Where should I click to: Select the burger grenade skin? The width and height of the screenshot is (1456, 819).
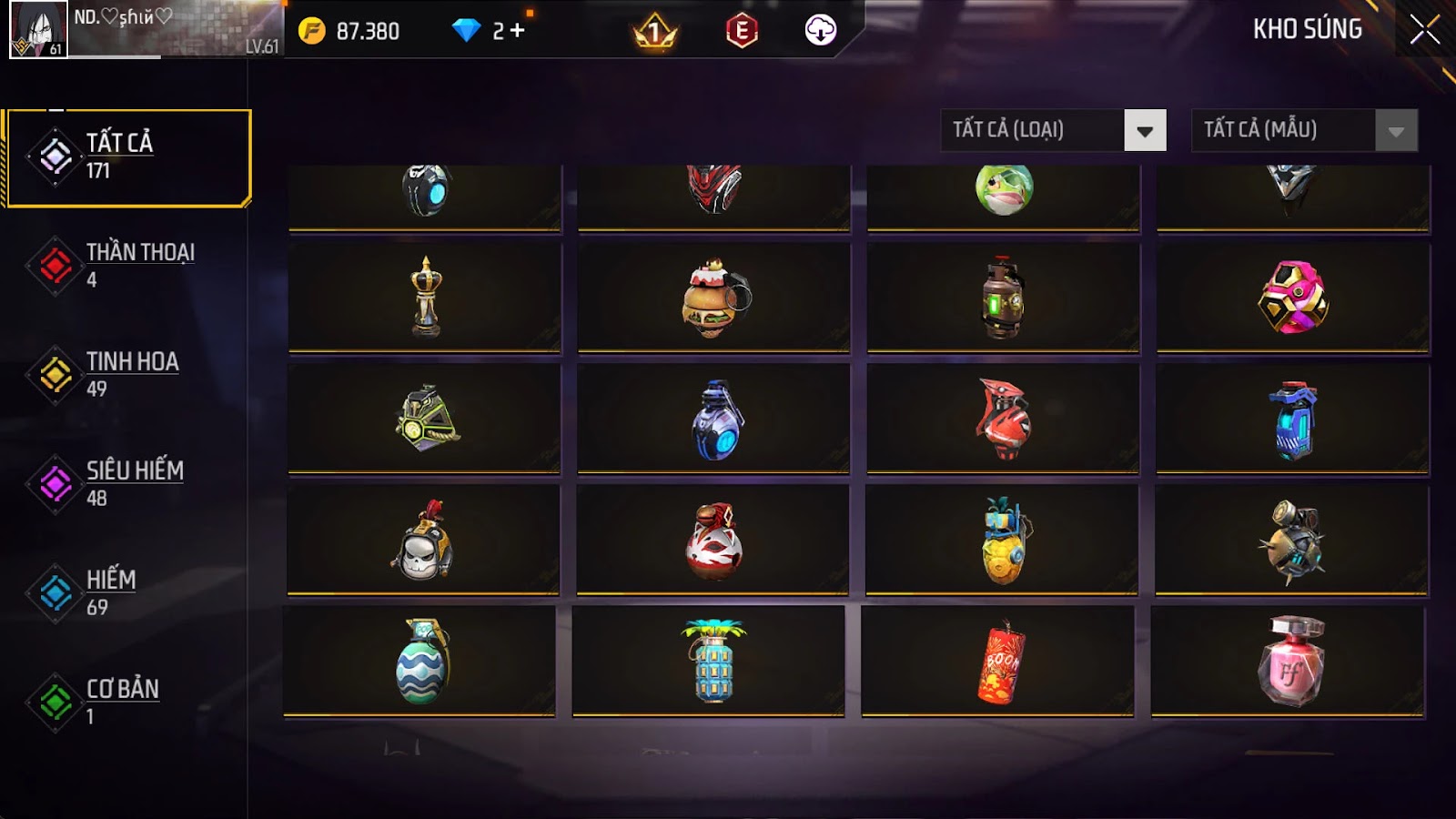click(x=714, y=298)
